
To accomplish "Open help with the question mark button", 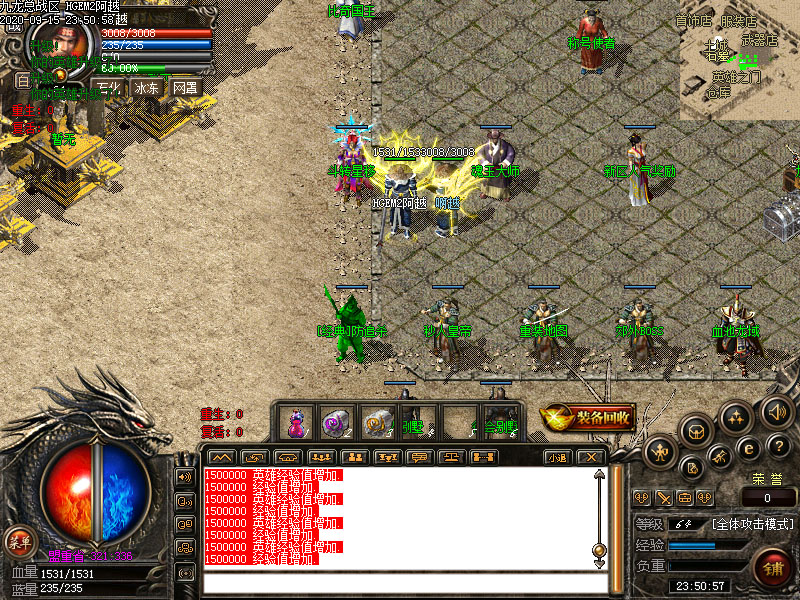I will click(779, 446).
